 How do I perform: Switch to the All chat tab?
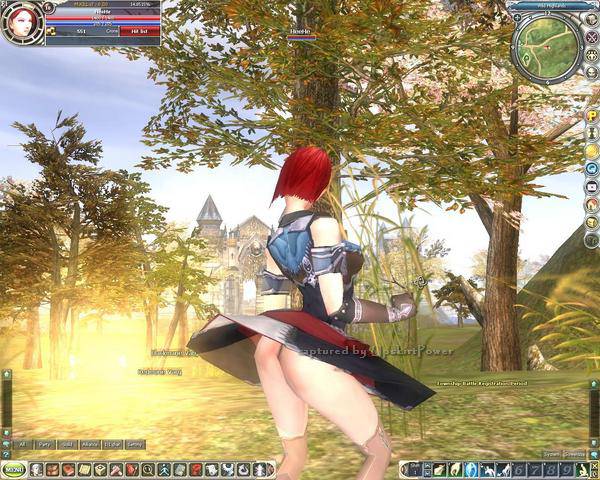22,443
